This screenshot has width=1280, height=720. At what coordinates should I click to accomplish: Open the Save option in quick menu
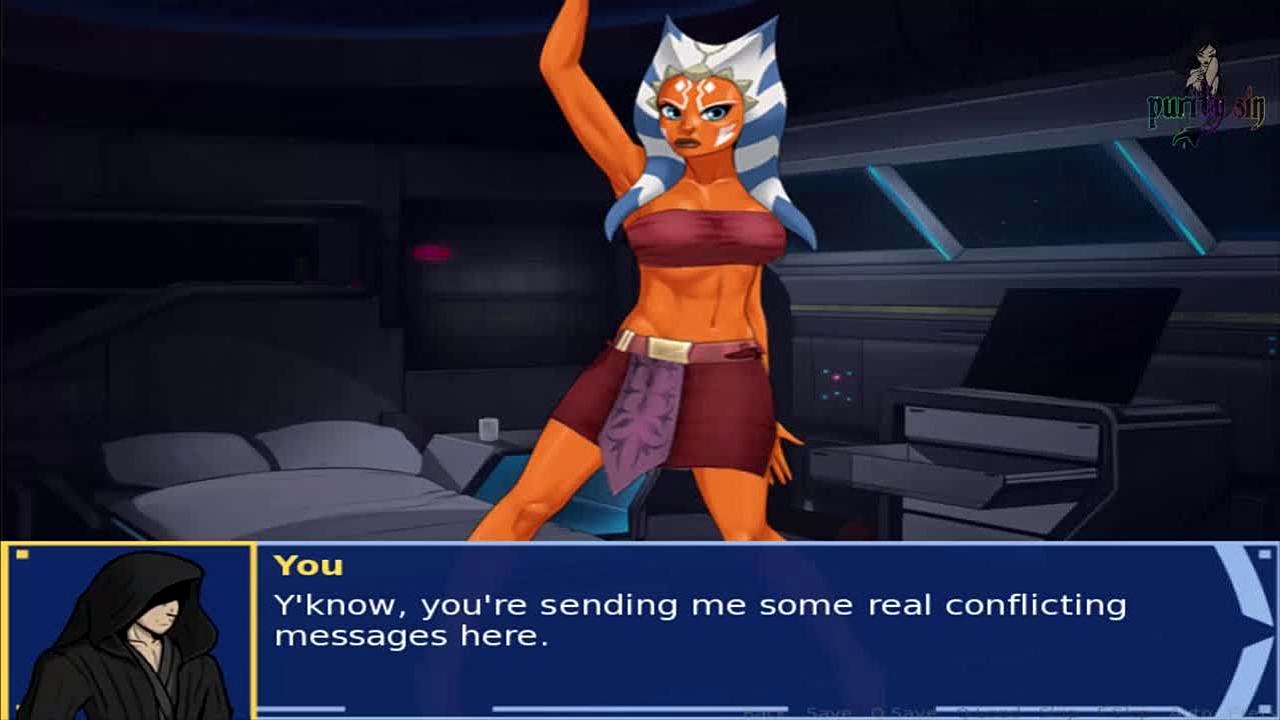(x=829, y=711)
